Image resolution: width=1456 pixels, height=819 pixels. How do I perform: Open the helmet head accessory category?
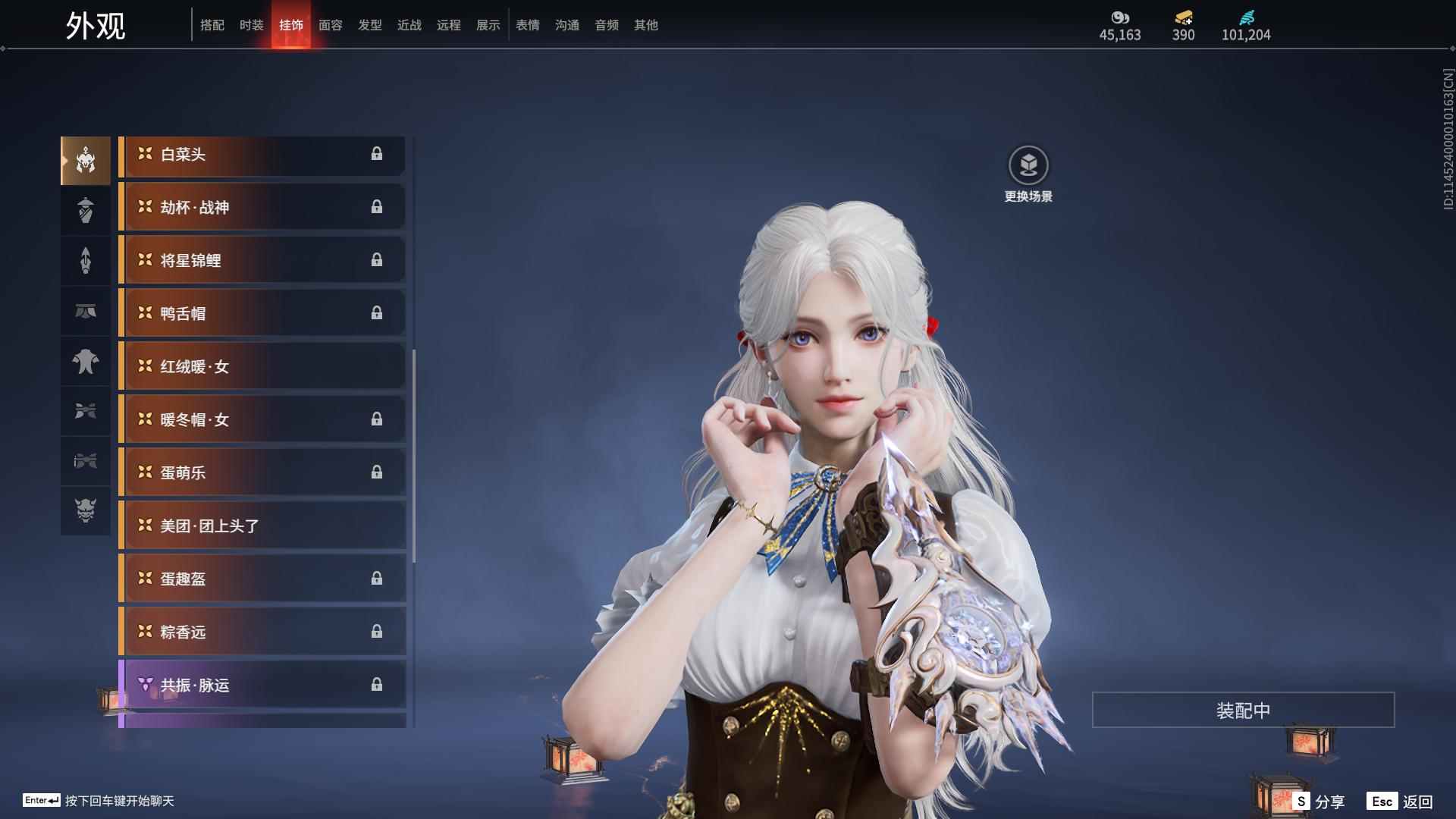pos(86,161)
